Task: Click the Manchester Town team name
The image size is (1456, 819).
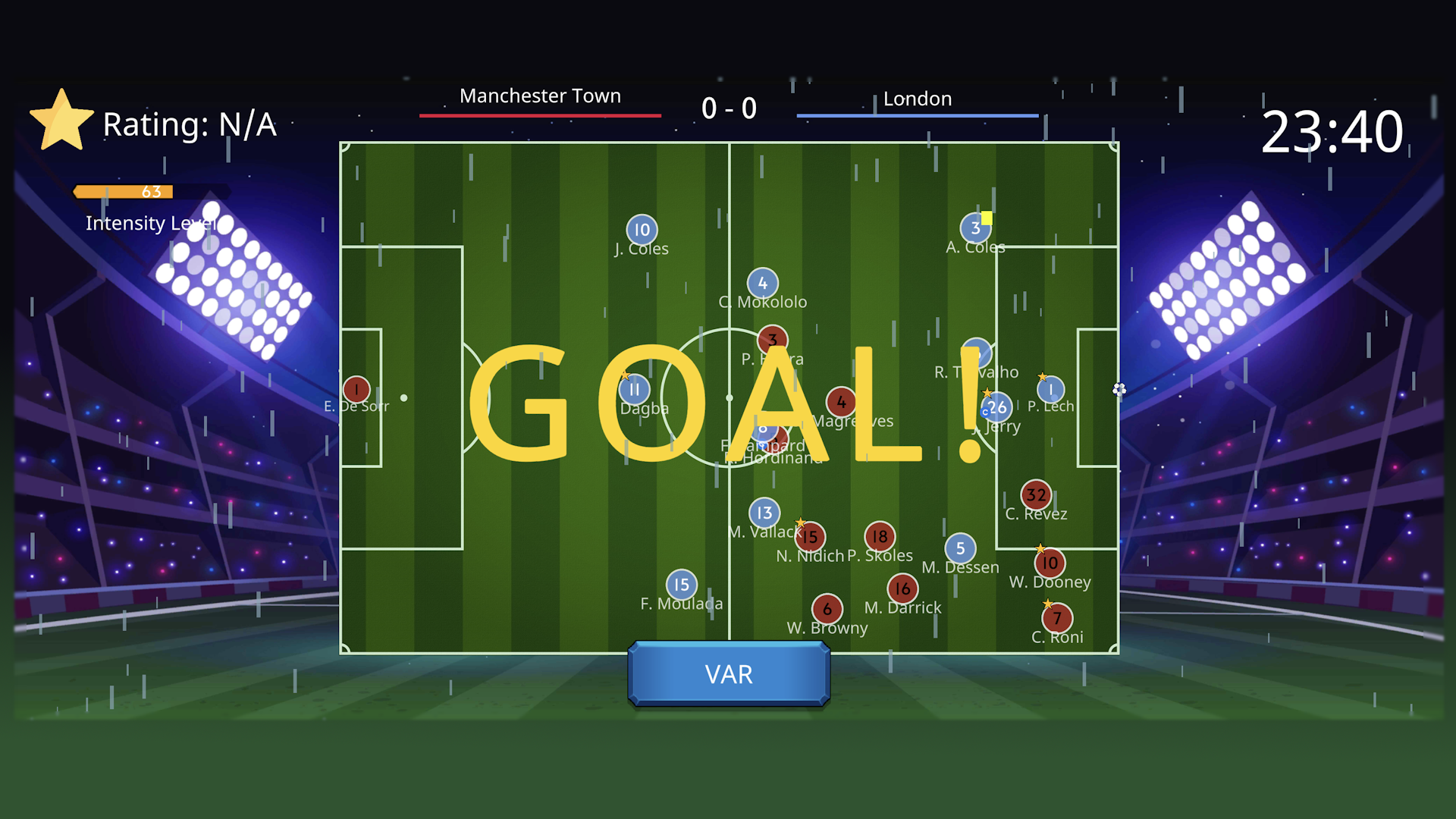Action: tap(540, 96)
